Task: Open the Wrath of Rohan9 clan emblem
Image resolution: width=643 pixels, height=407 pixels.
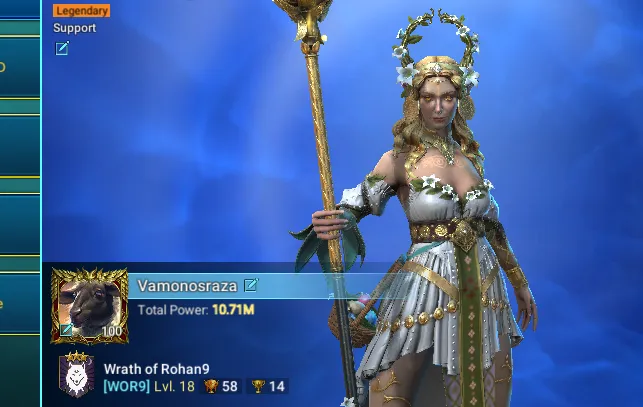Action: pos(77,376)
